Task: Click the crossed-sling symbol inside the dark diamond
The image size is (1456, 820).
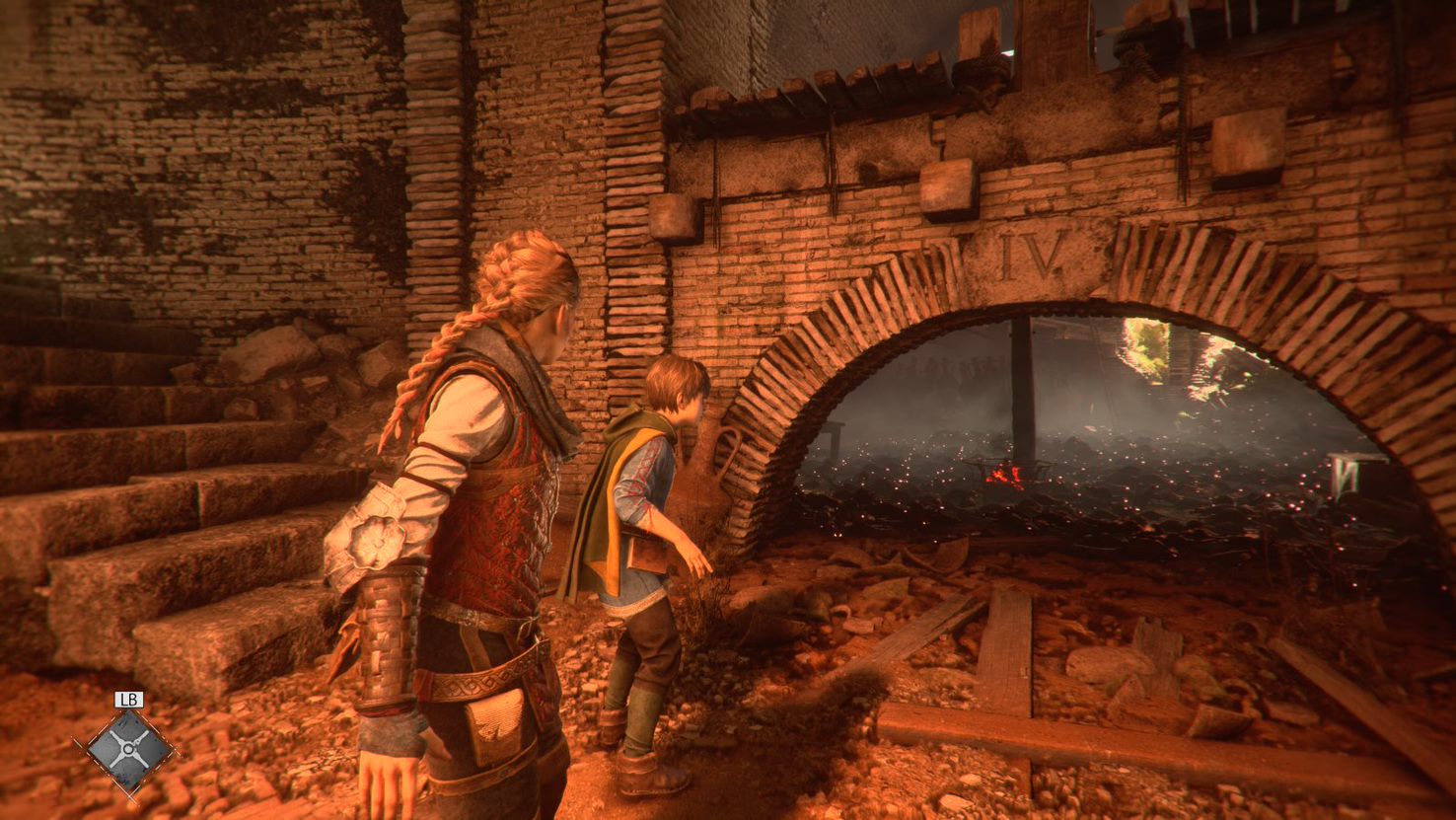Action: tap(128, 749)
